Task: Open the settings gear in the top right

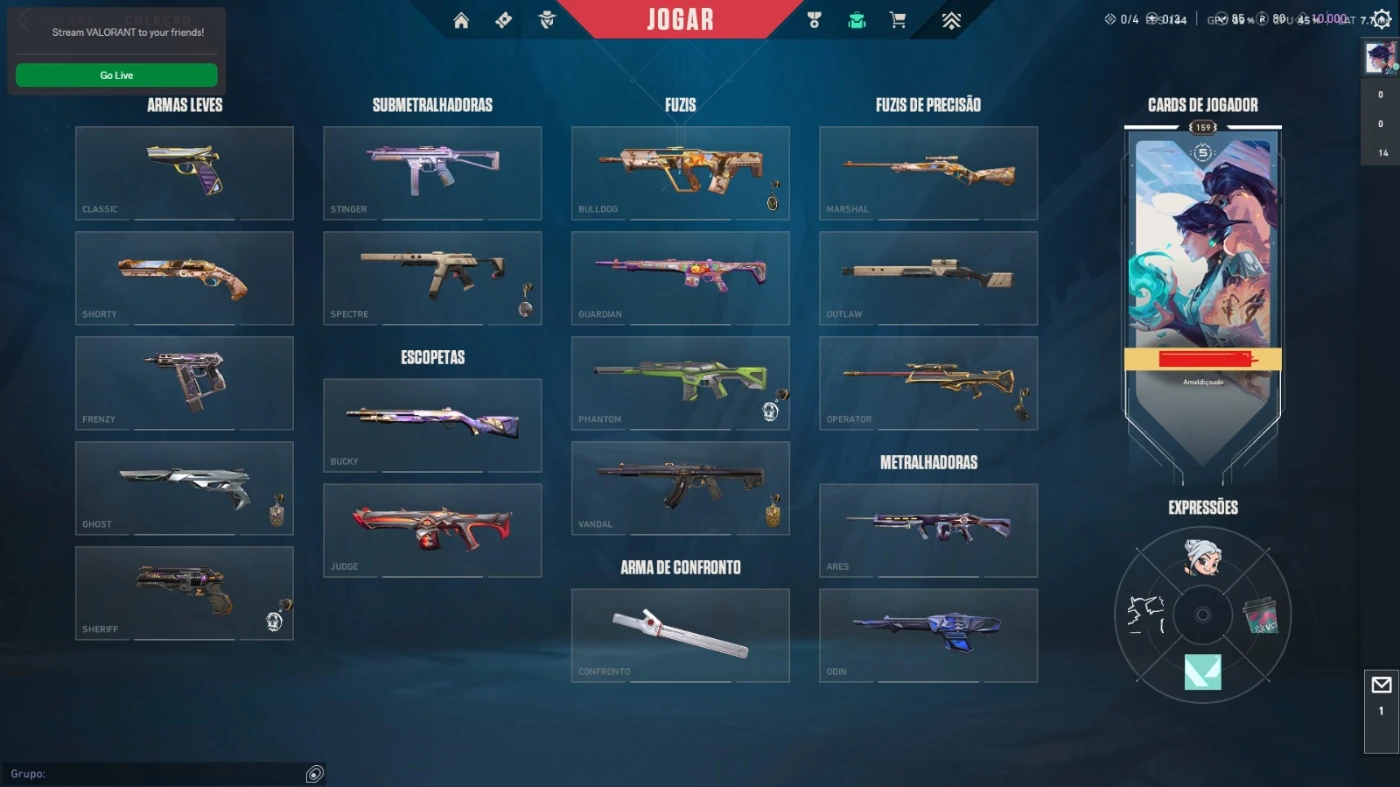Action: pos(1382,18)
